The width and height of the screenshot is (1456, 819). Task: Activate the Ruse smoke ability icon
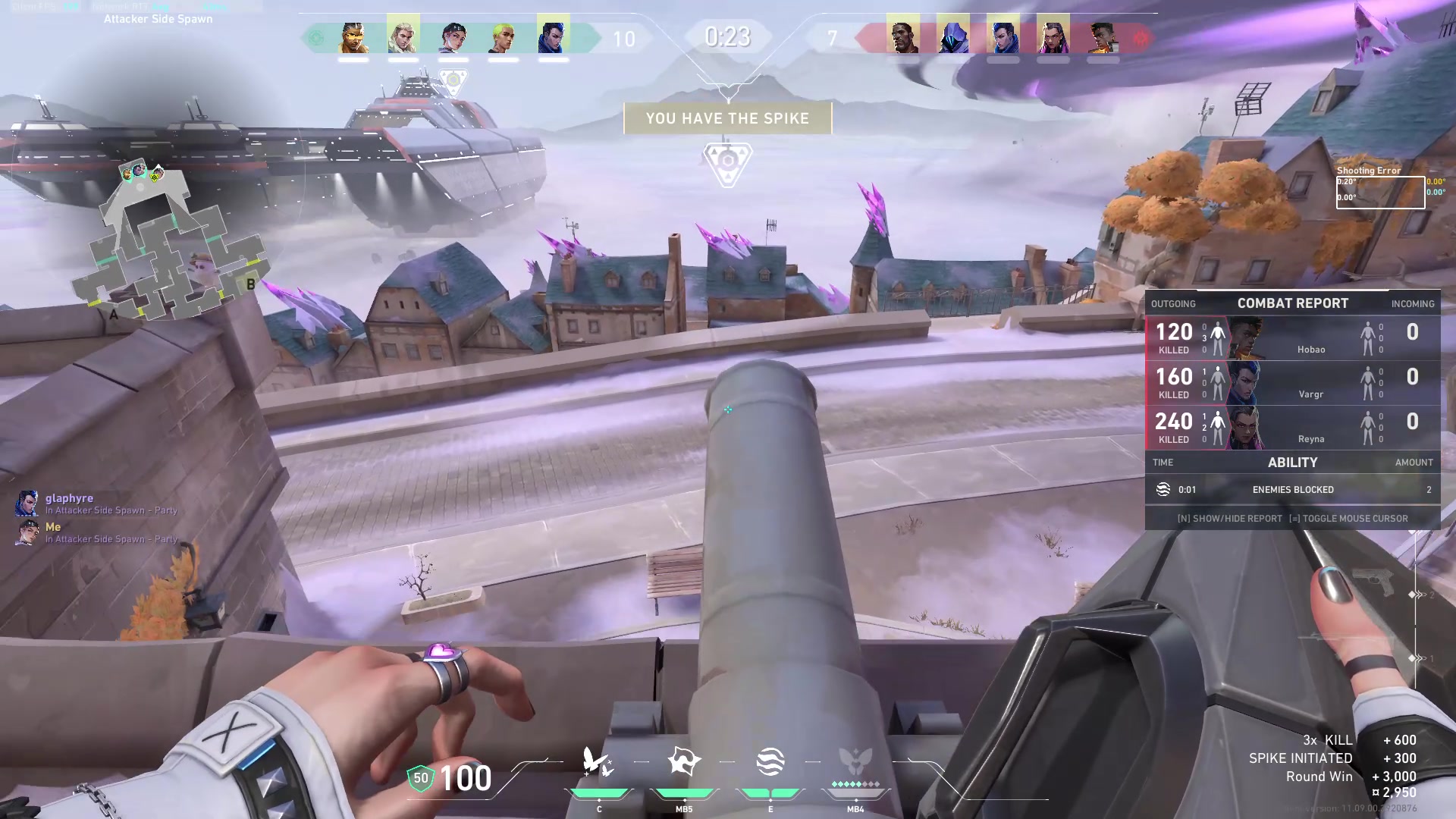[x=770, y=761]
